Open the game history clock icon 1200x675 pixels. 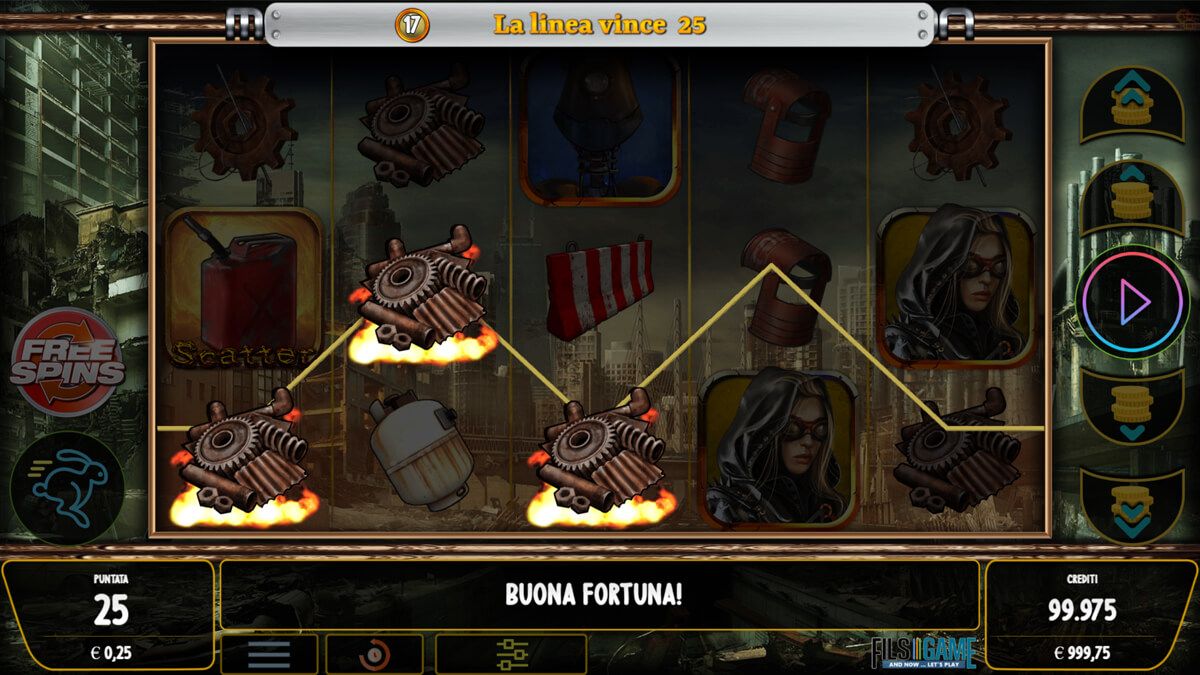coord(374,654)
